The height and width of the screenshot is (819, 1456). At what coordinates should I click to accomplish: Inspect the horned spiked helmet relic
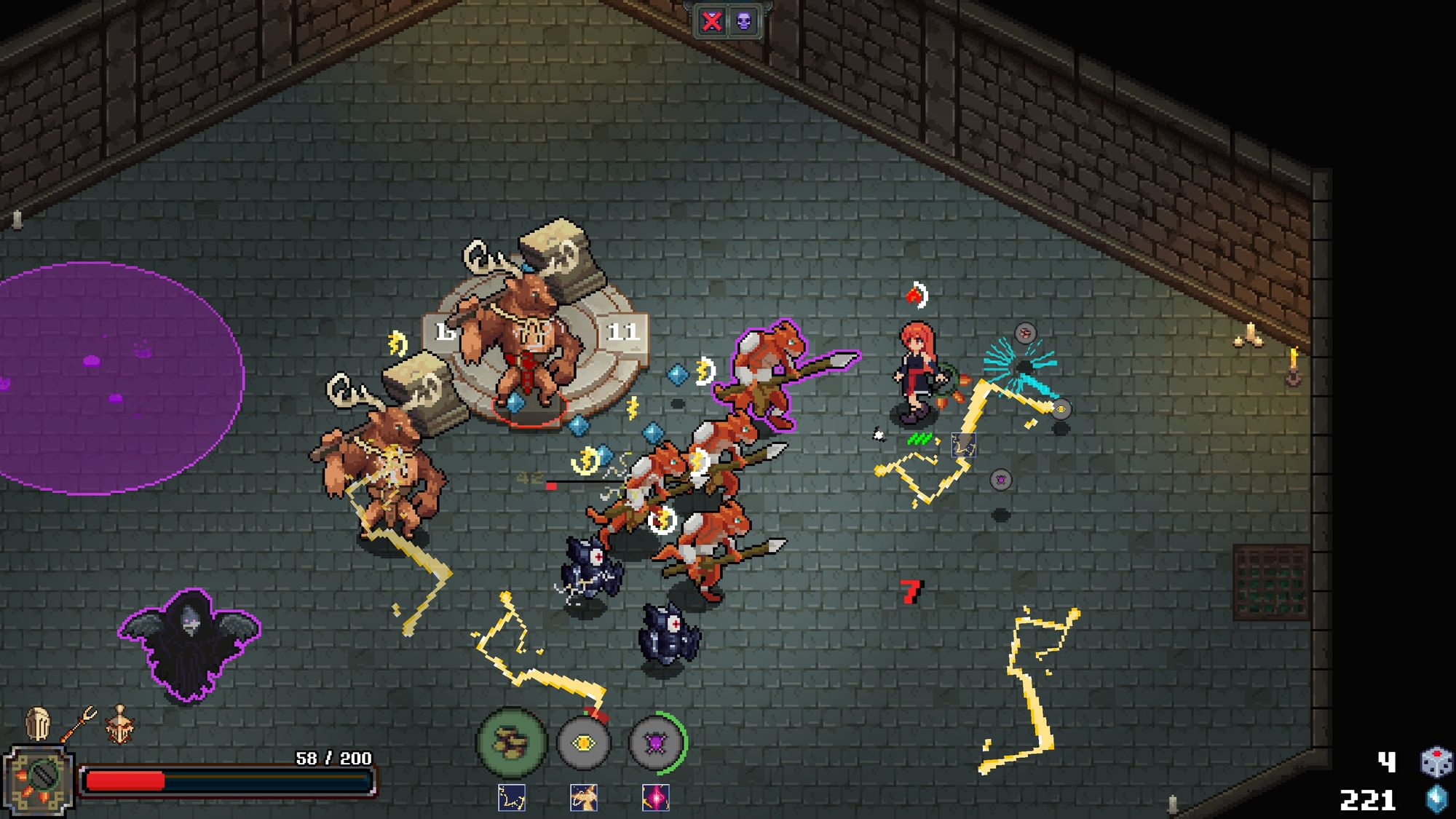coord(120,724)
